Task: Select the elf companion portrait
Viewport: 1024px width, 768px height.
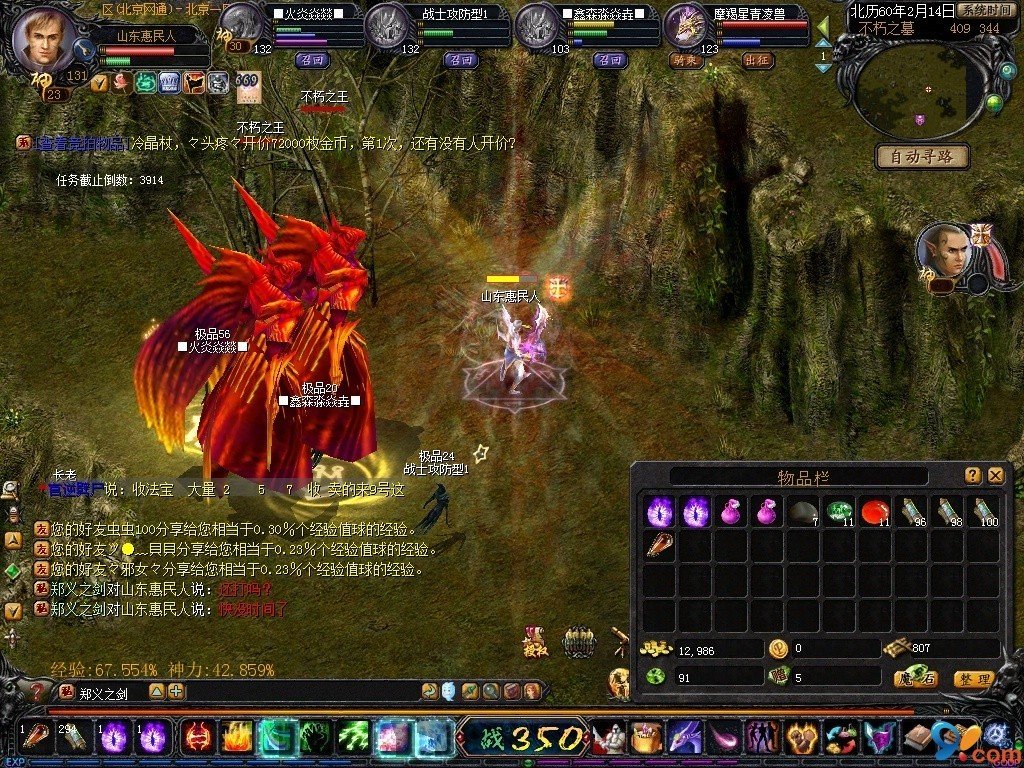Action: coord(944,252)
